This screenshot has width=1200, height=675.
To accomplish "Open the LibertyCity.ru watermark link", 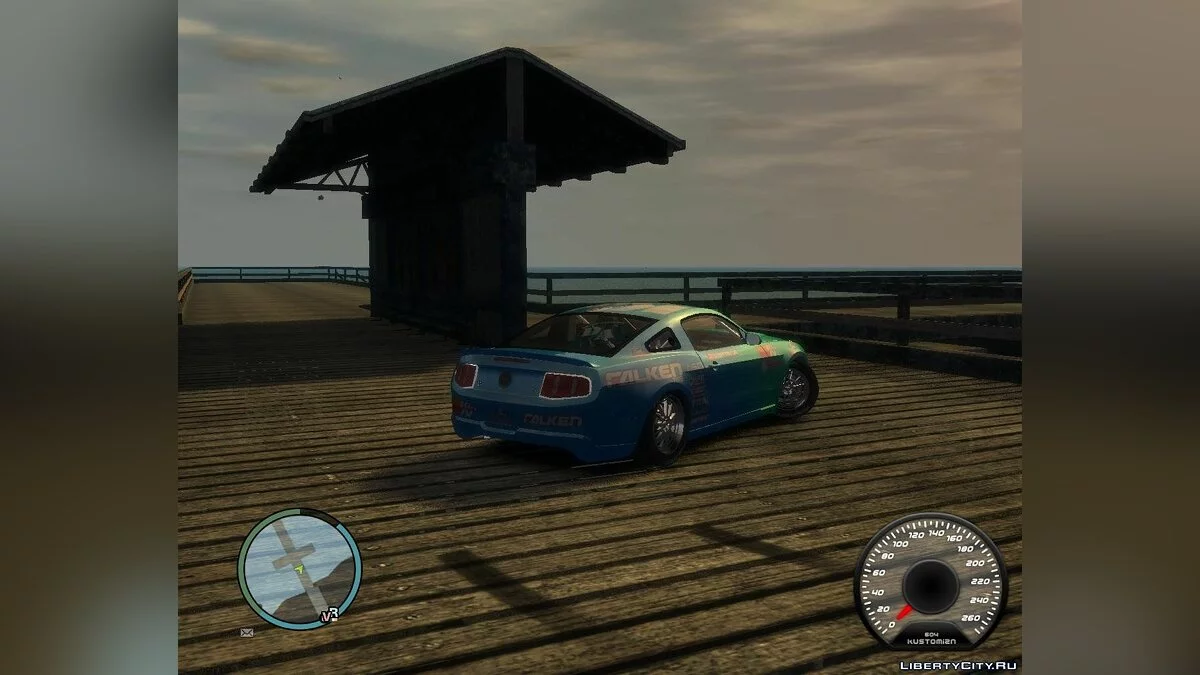I will pyautogui.click(x=958, y=664).
